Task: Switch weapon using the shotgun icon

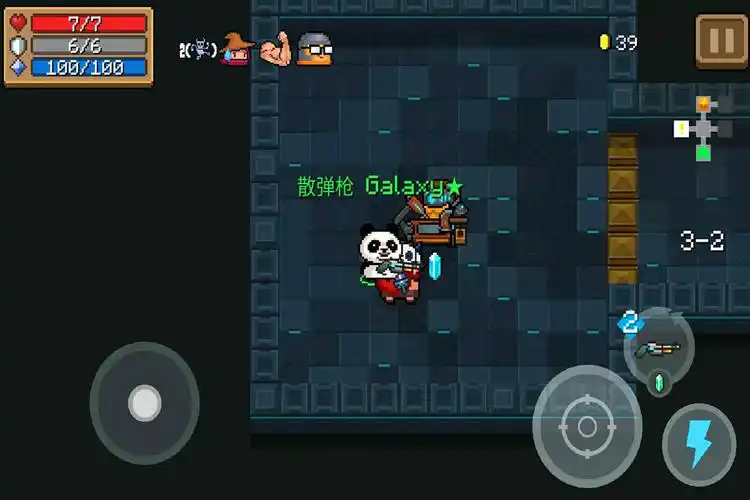Action: [659, 347]
